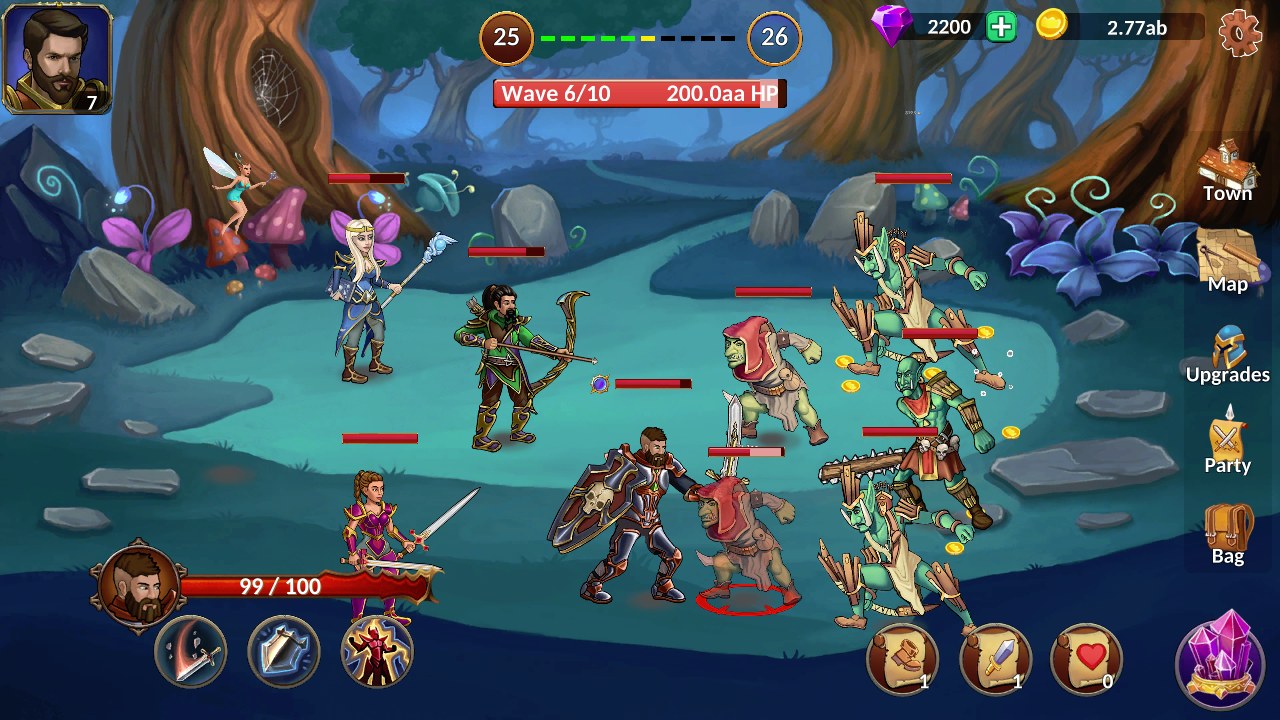
Task: Buy more gems with the green plus
Action: tap(1001, 27)
